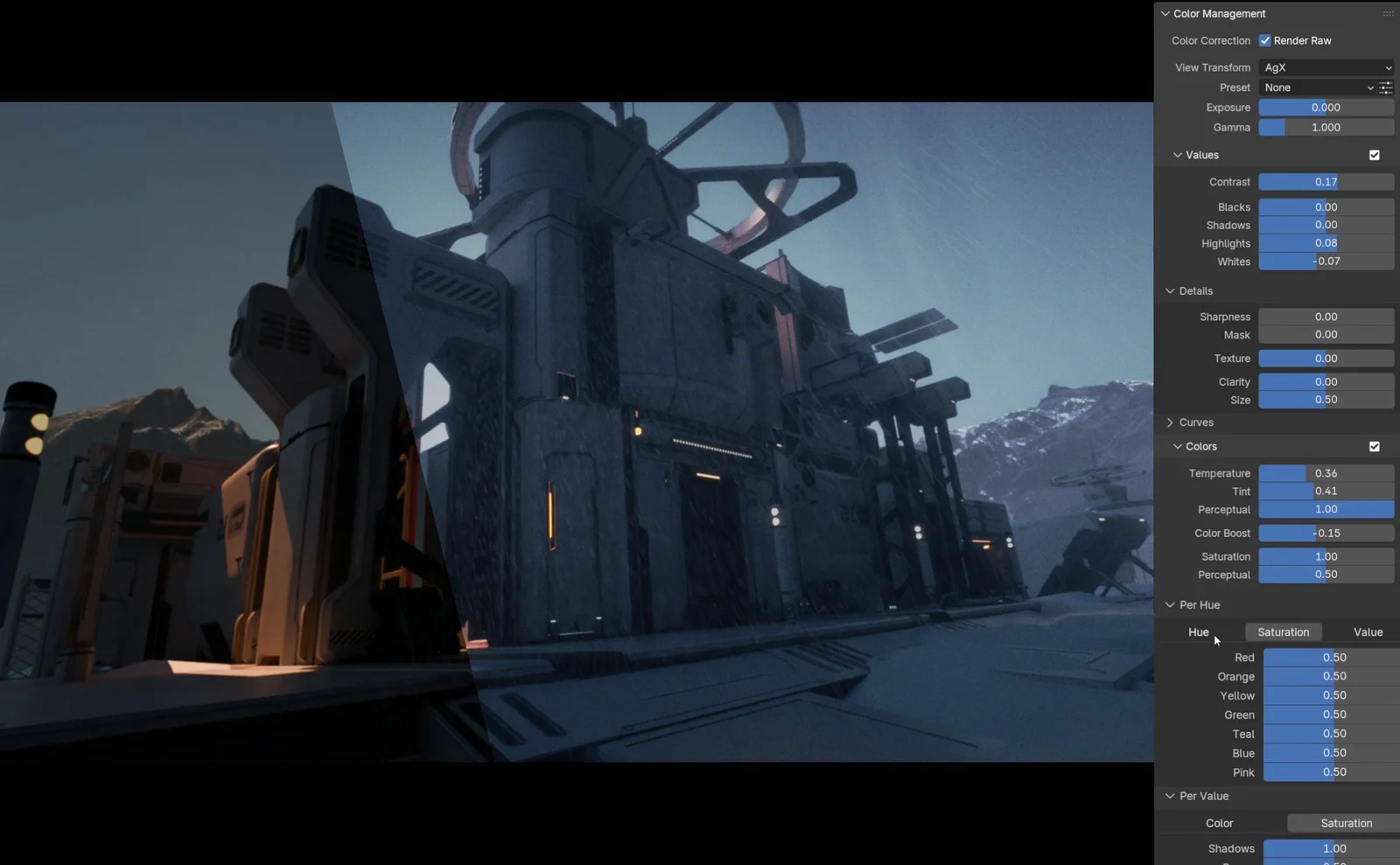1400x865 pixels.
Task: Click the panel drag-handle dots icon
Action: tap(1389, 13)
